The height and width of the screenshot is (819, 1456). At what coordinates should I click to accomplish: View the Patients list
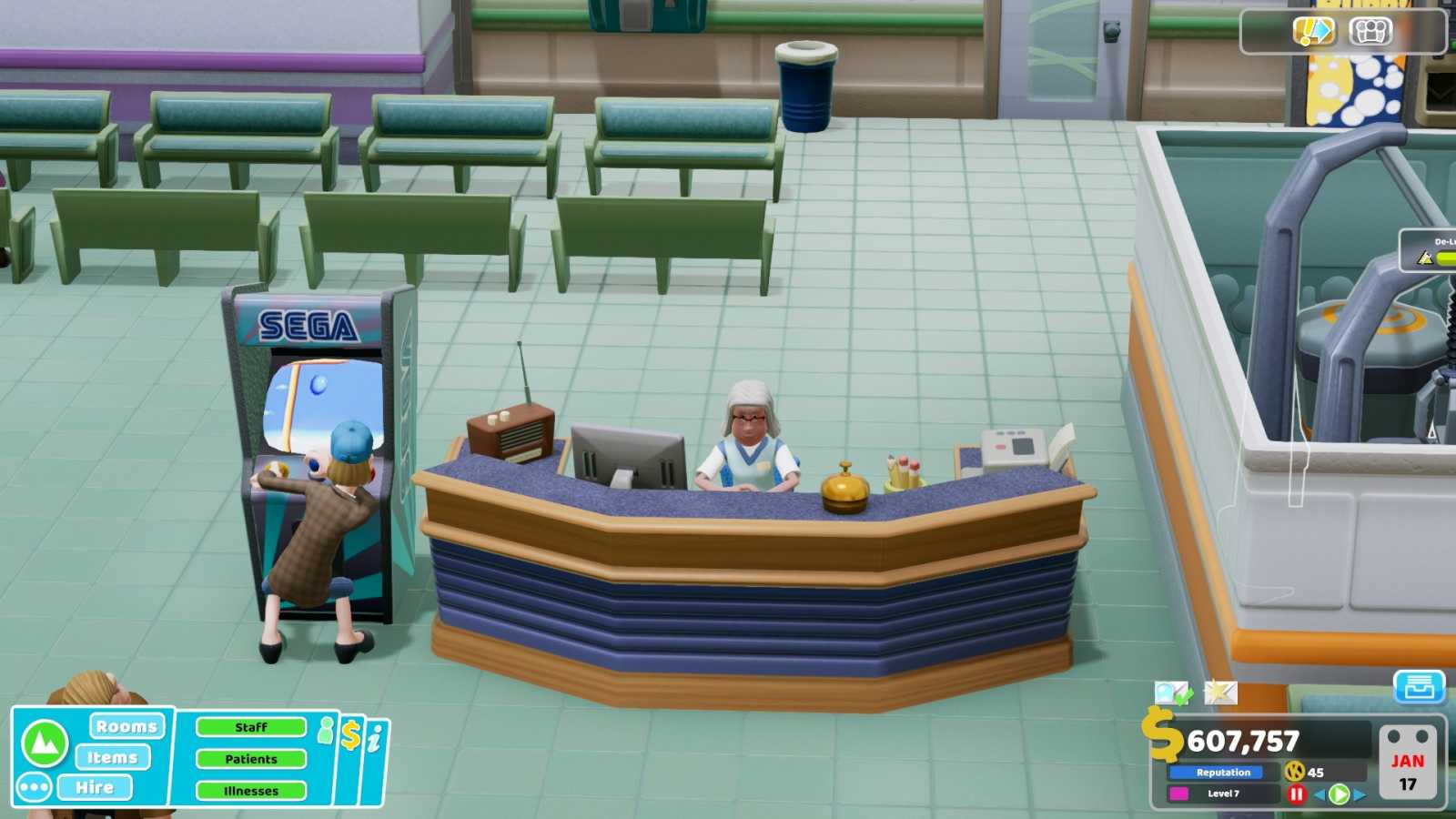251,758
